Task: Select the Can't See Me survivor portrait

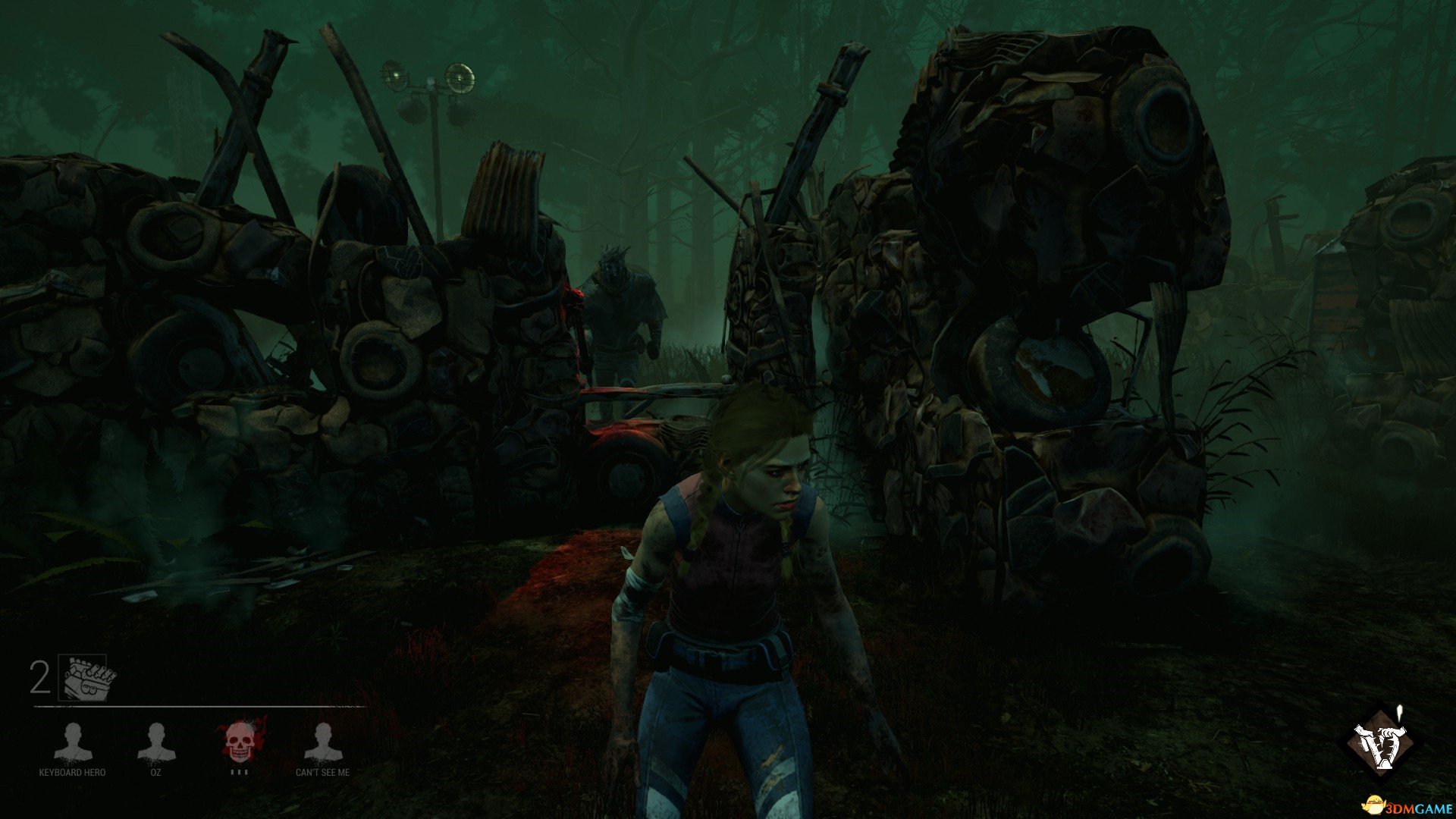Action: [322, 742]
